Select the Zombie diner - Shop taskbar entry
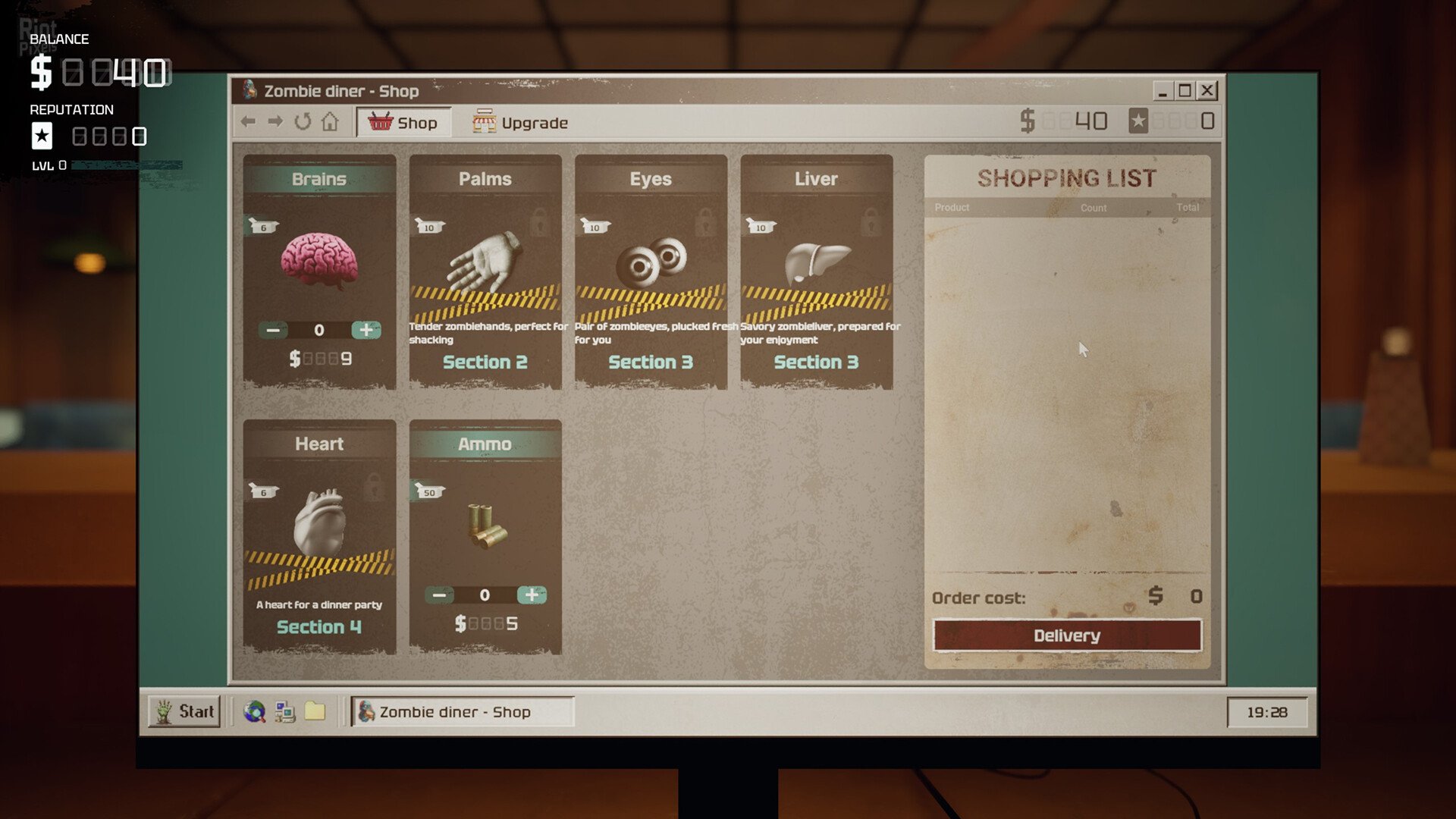Viewport: 1456px width, 819px height. point(461,711)
